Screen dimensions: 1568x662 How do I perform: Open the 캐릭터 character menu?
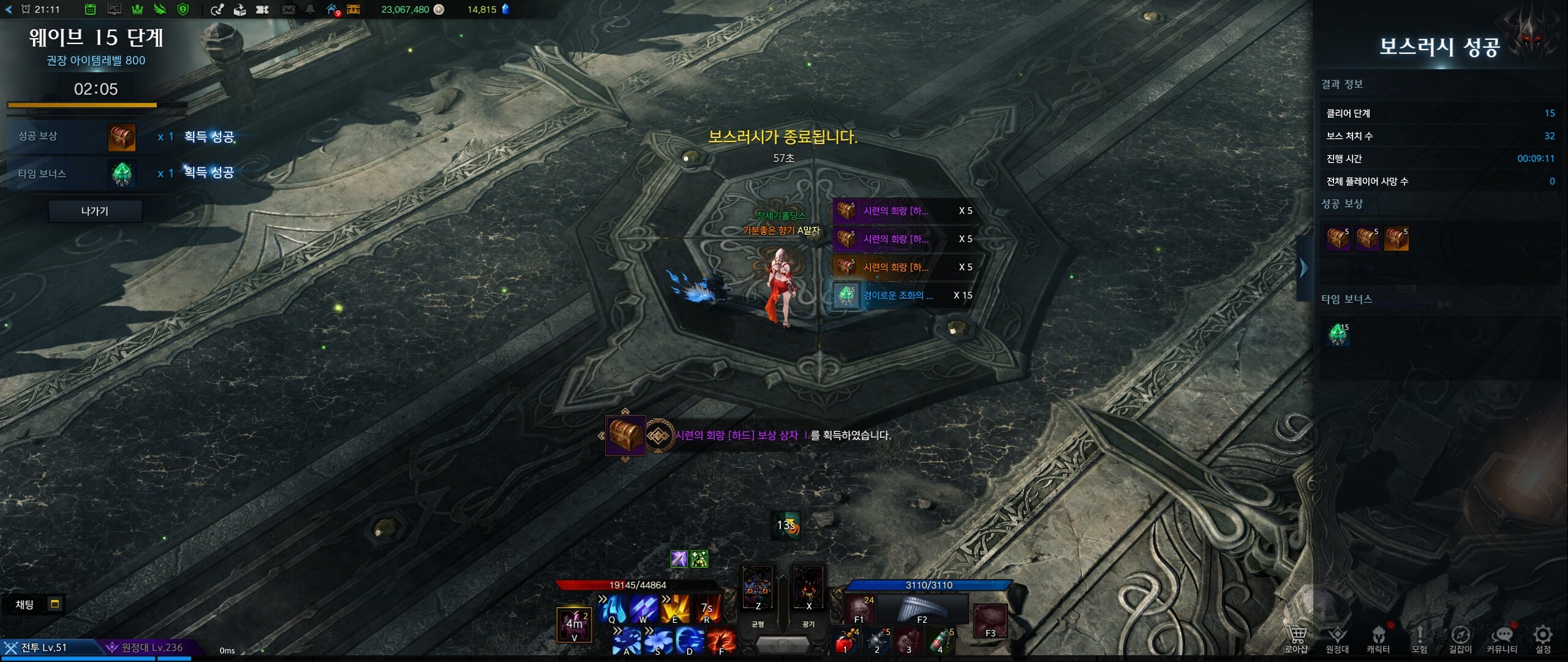1378,639
